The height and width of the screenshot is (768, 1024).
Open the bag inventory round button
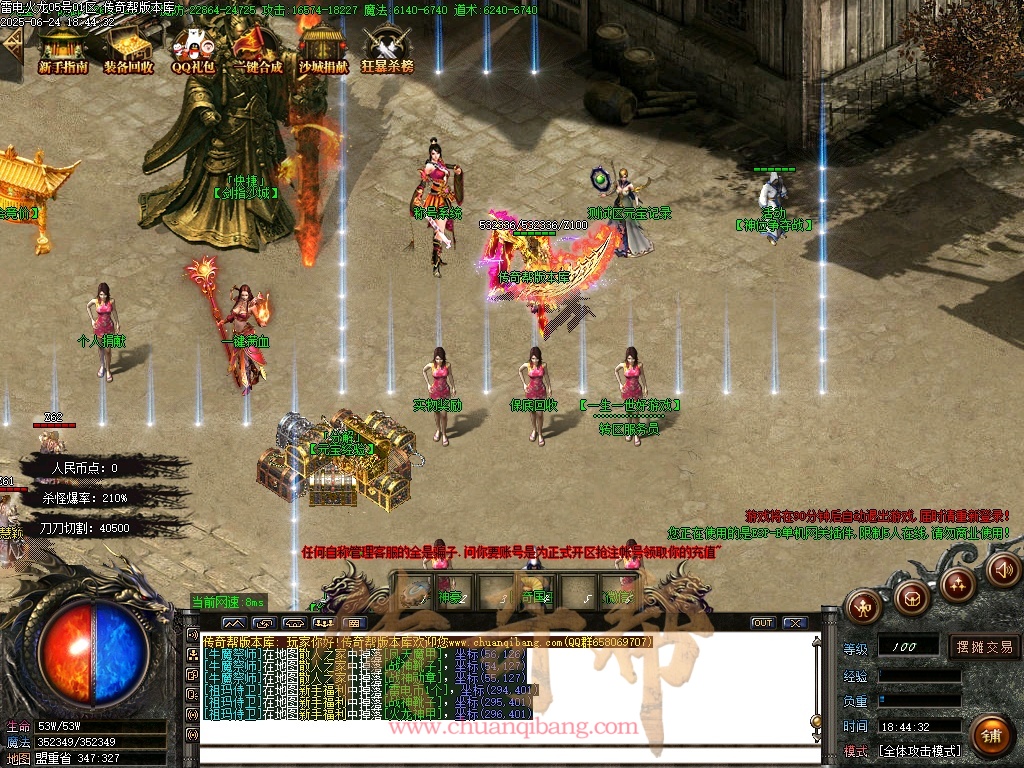(911, 597)
